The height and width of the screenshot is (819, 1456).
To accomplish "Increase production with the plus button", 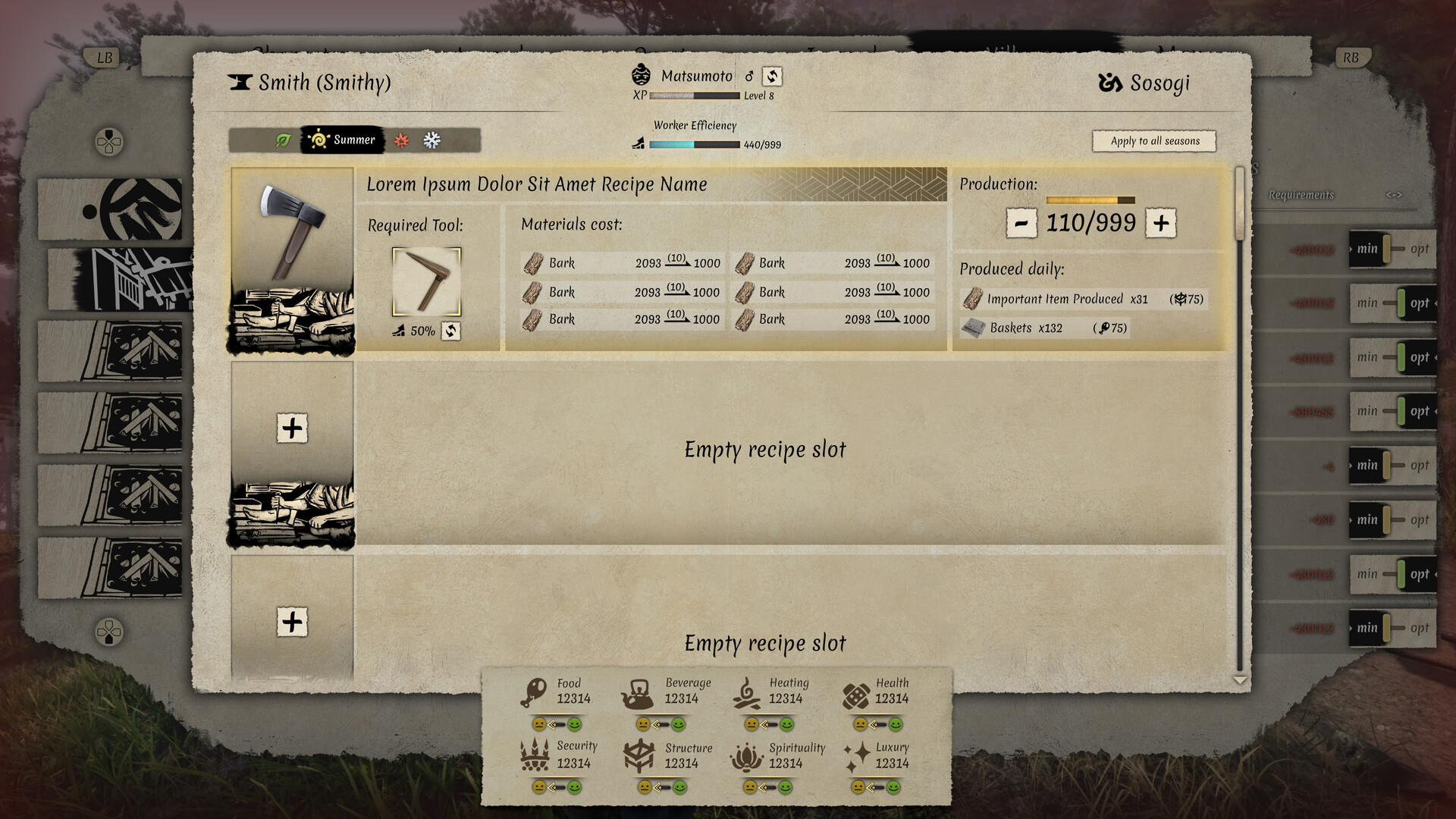I will [1160, 224].
